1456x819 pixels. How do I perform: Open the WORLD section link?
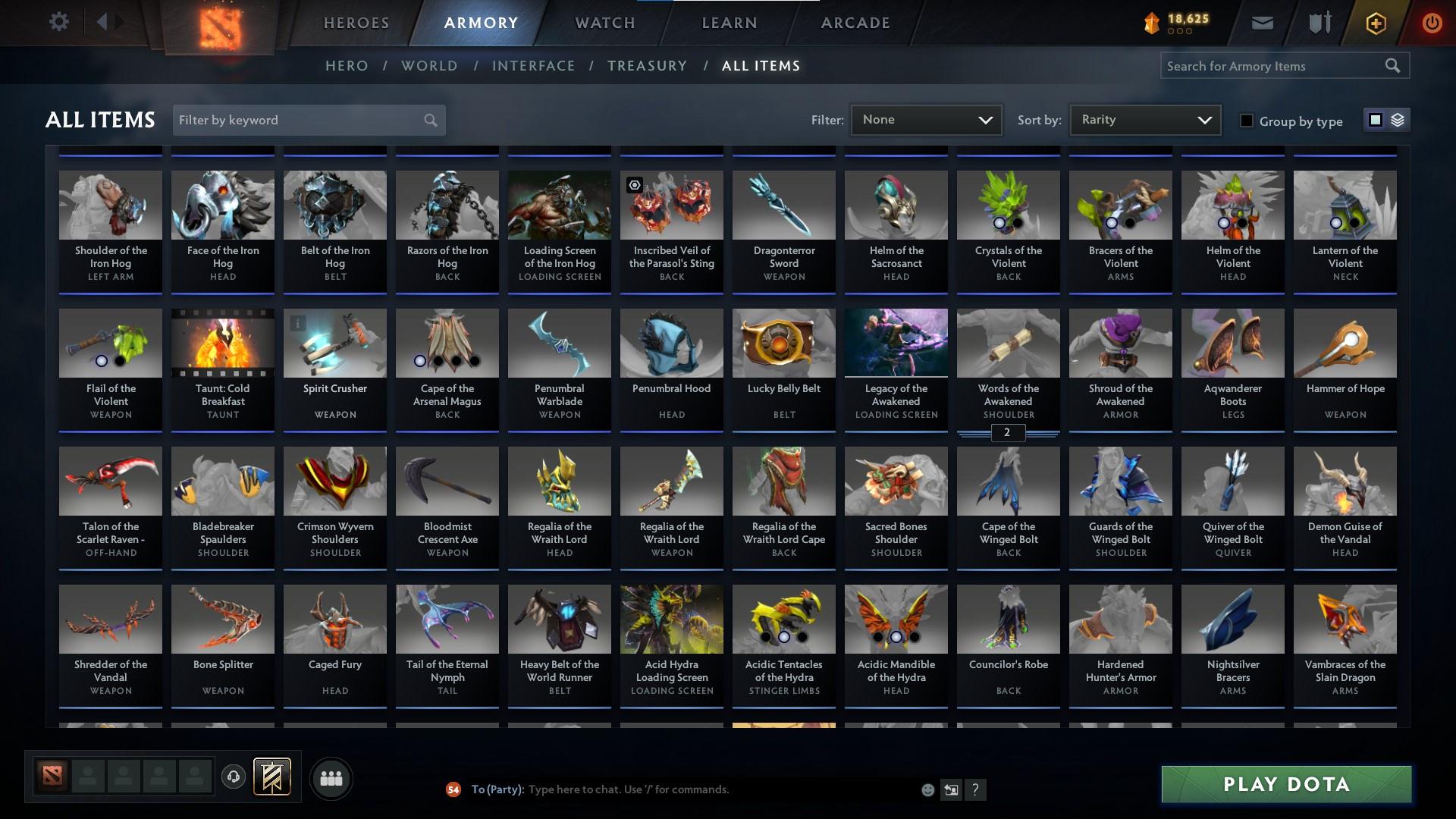(429, 66)
